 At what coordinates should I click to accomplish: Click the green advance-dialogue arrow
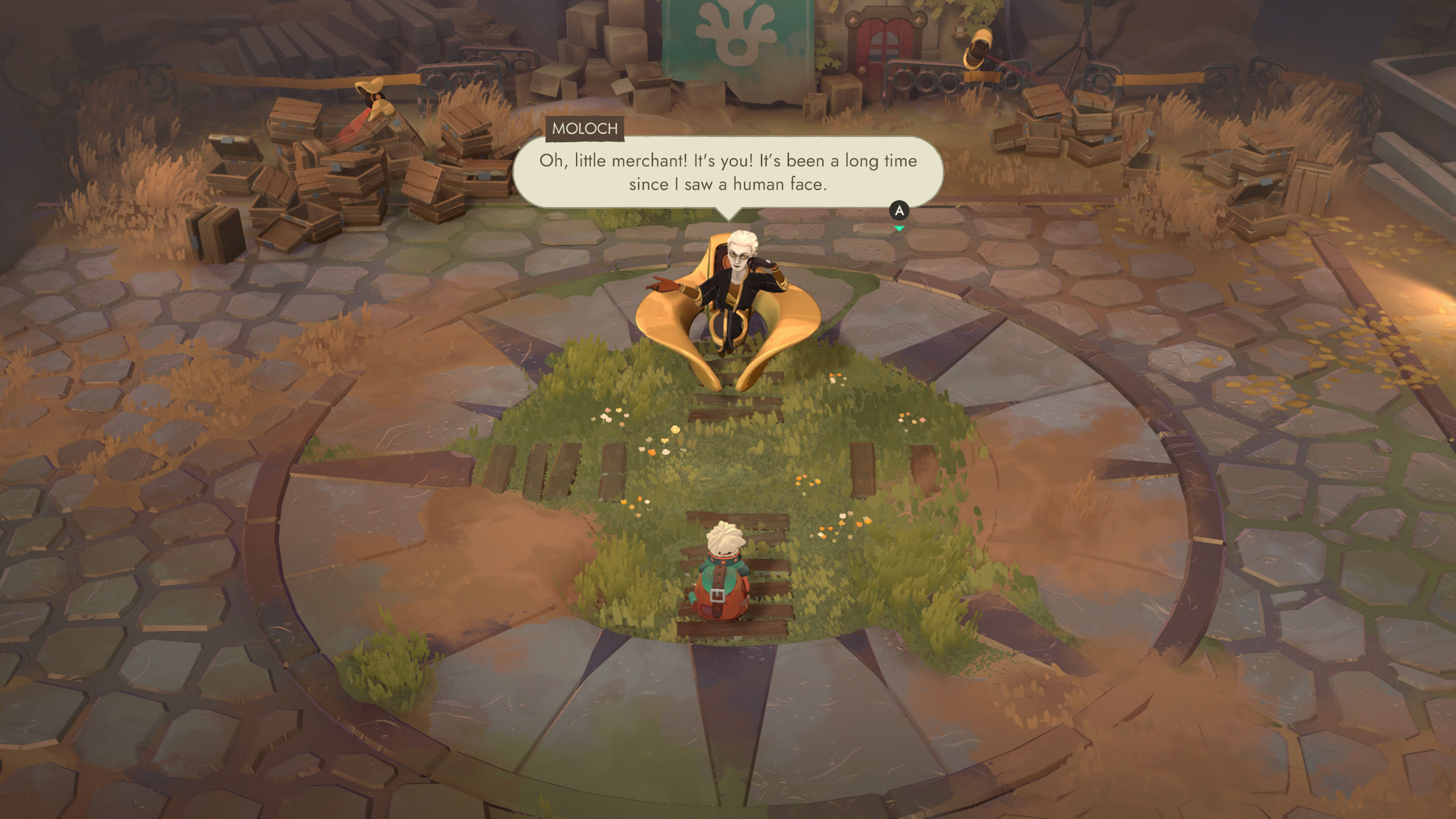[x=900, y=226]
